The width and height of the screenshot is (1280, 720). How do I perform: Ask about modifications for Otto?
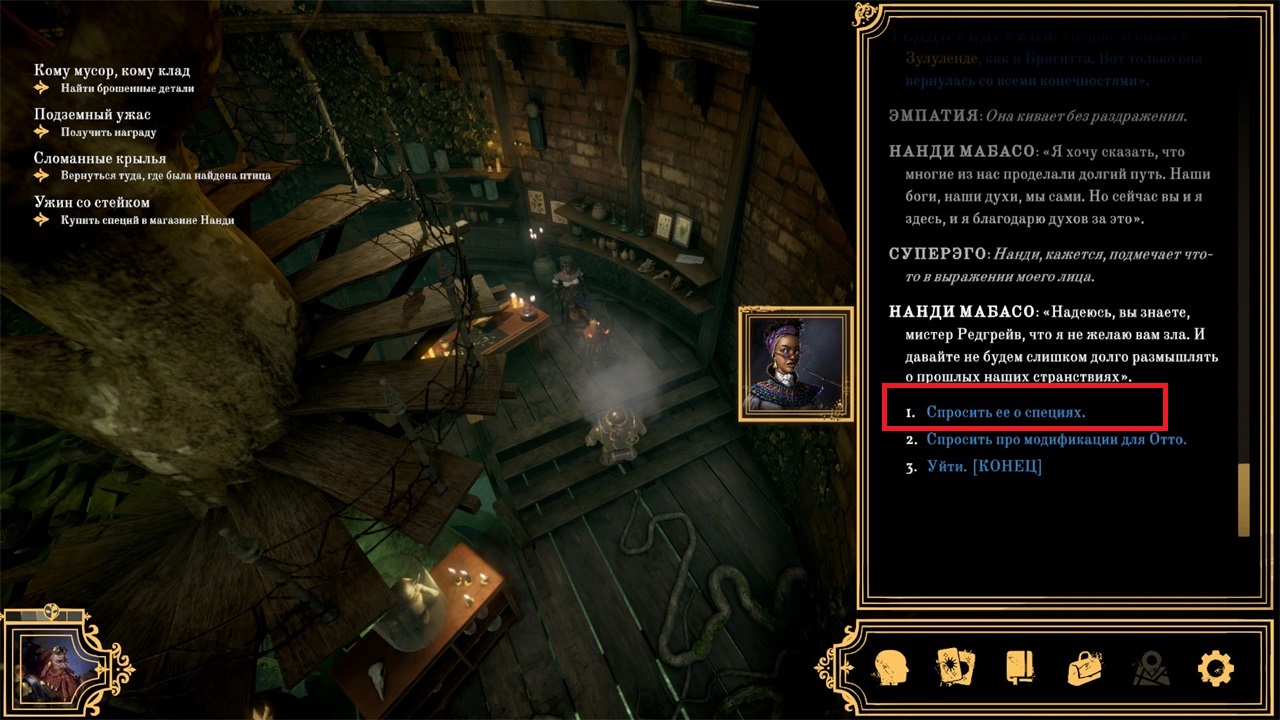point(1055,439)
